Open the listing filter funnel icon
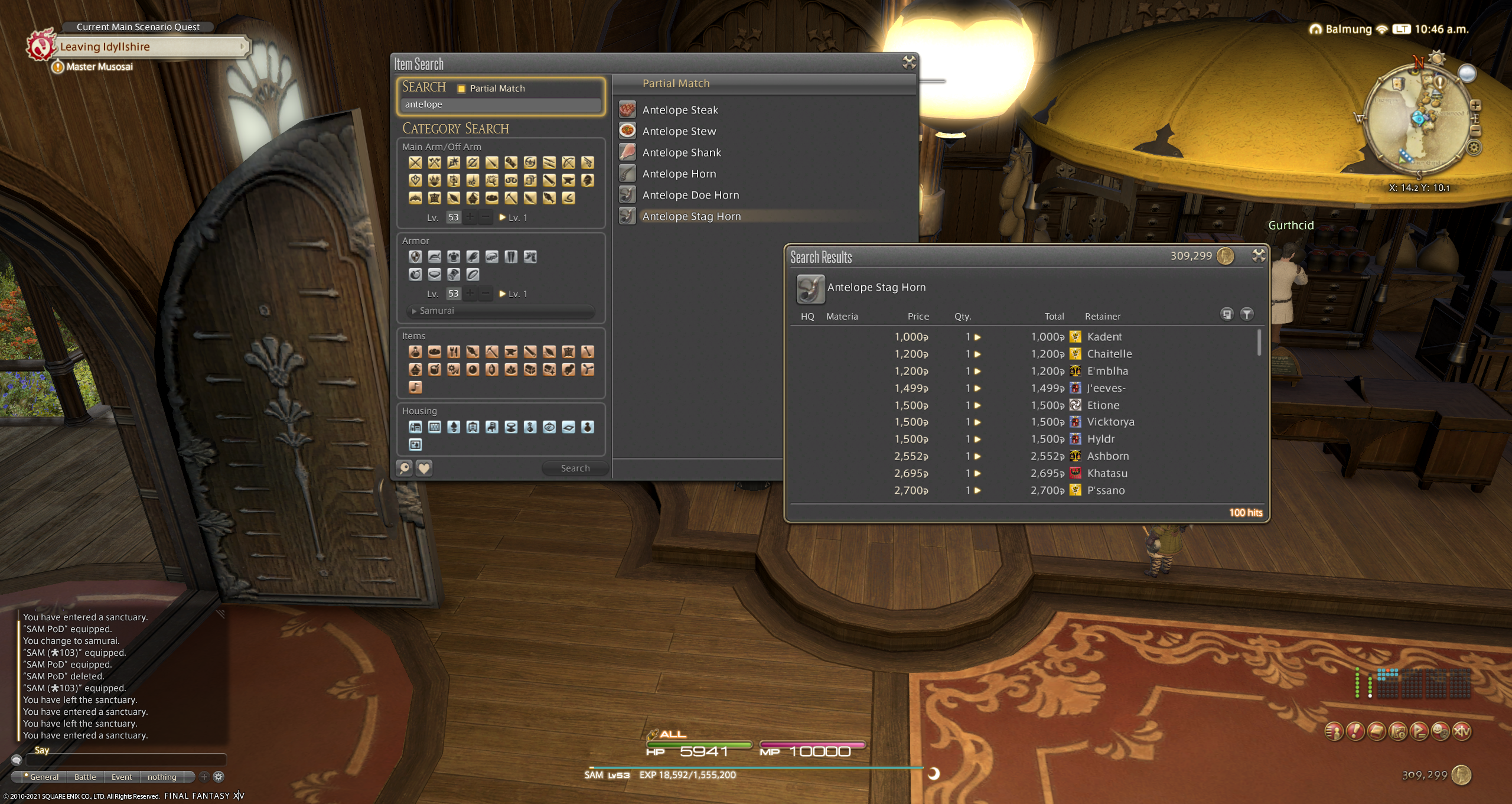The image size is (1512, 804). (x=1246, y=314)
